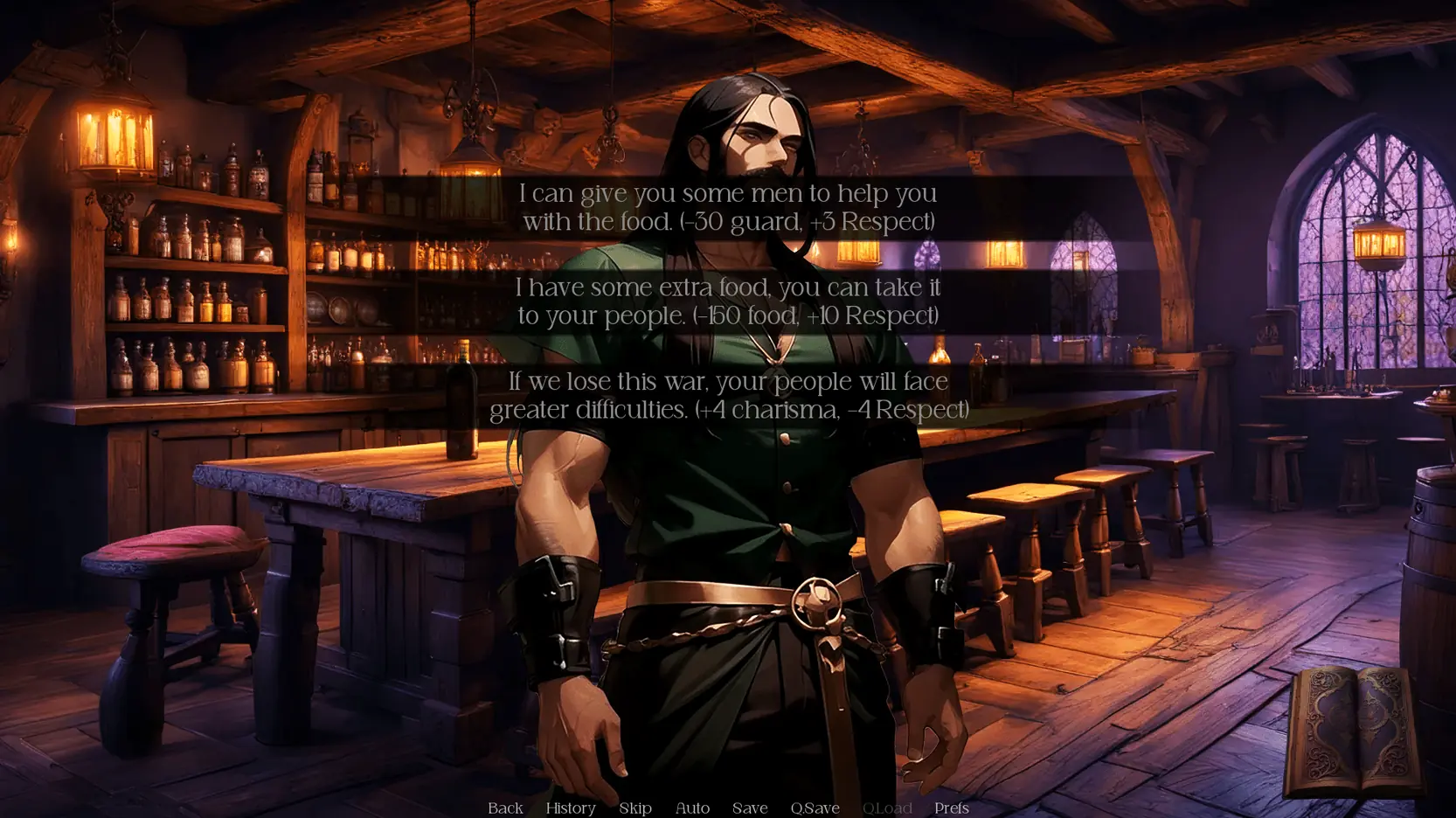This screenshot has height=818, width=1456.
Task: Open Prefs settings
Action: point(951,808)
